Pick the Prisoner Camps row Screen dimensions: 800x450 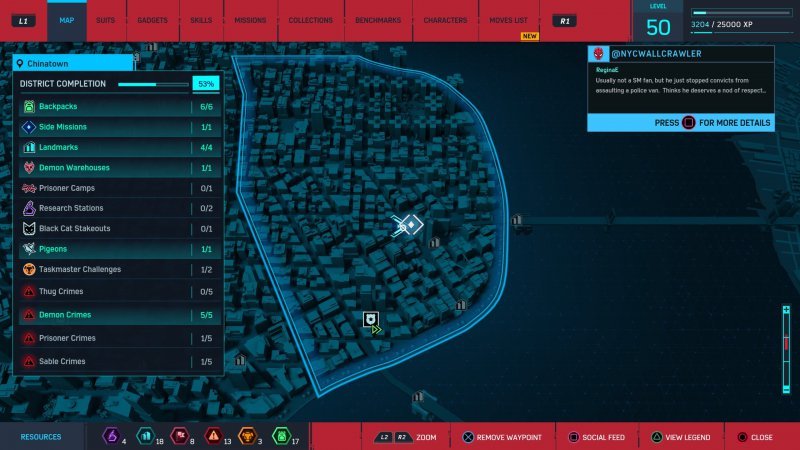(117, 188)
